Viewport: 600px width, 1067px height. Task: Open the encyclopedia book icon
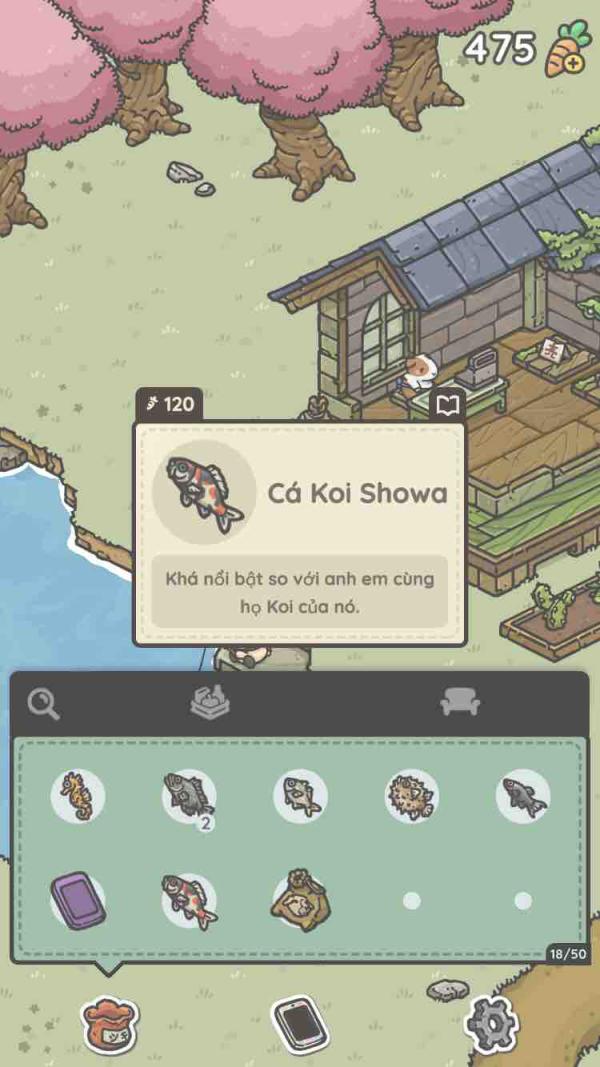click(448, 405)
